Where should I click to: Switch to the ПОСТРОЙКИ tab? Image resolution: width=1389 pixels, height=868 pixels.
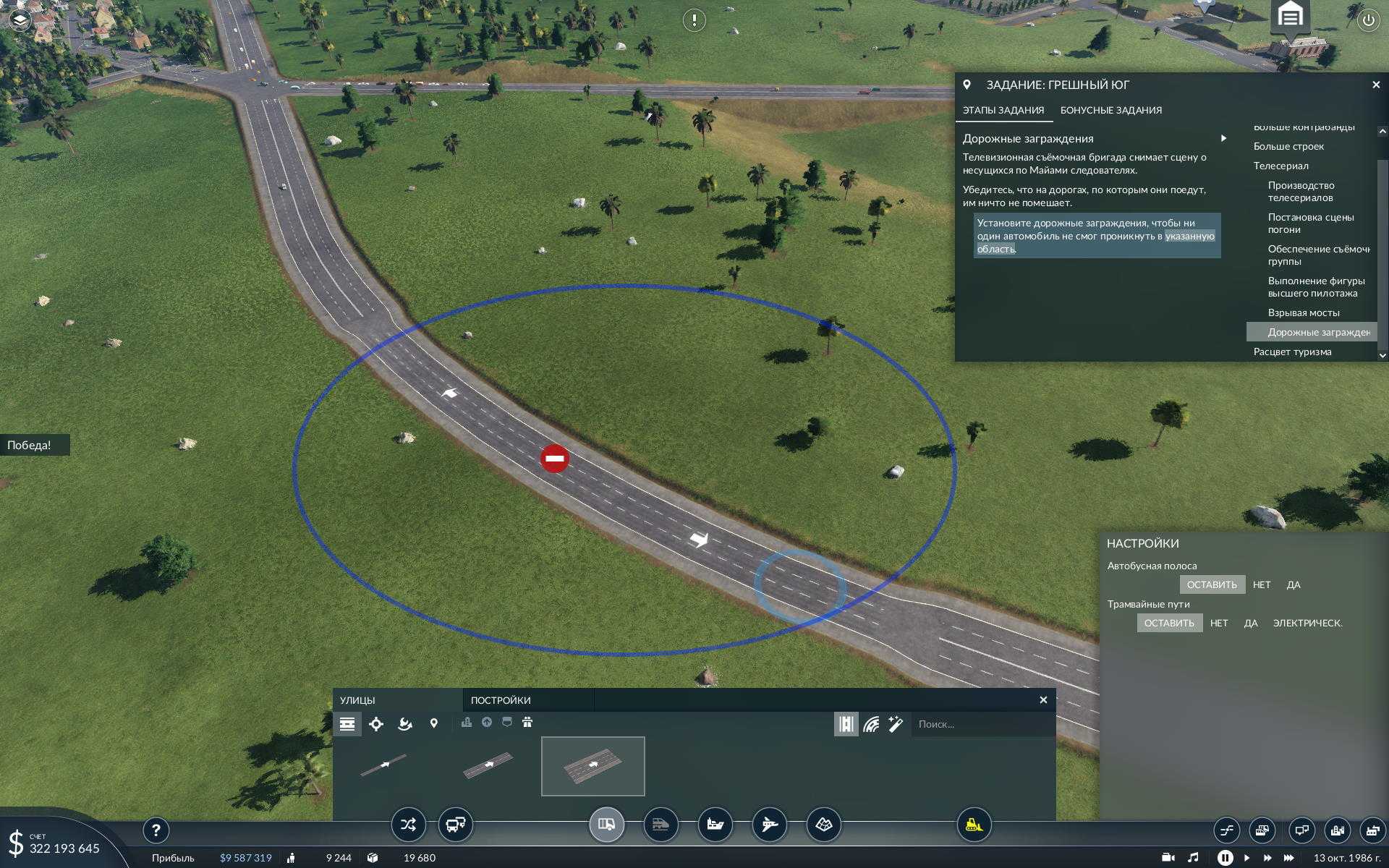(x=501, y=700)
